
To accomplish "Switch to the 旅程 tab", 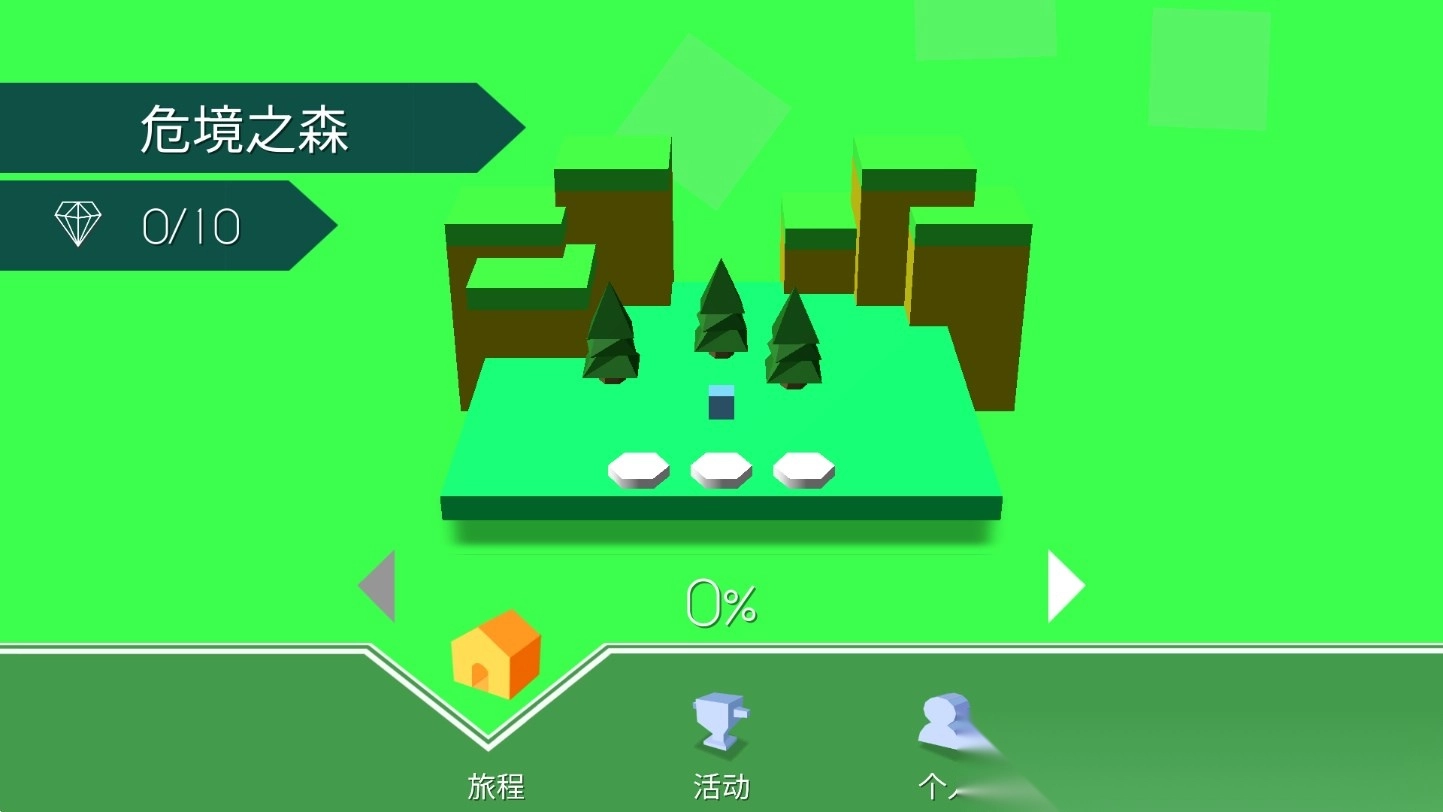I will [x=497, y=788].
